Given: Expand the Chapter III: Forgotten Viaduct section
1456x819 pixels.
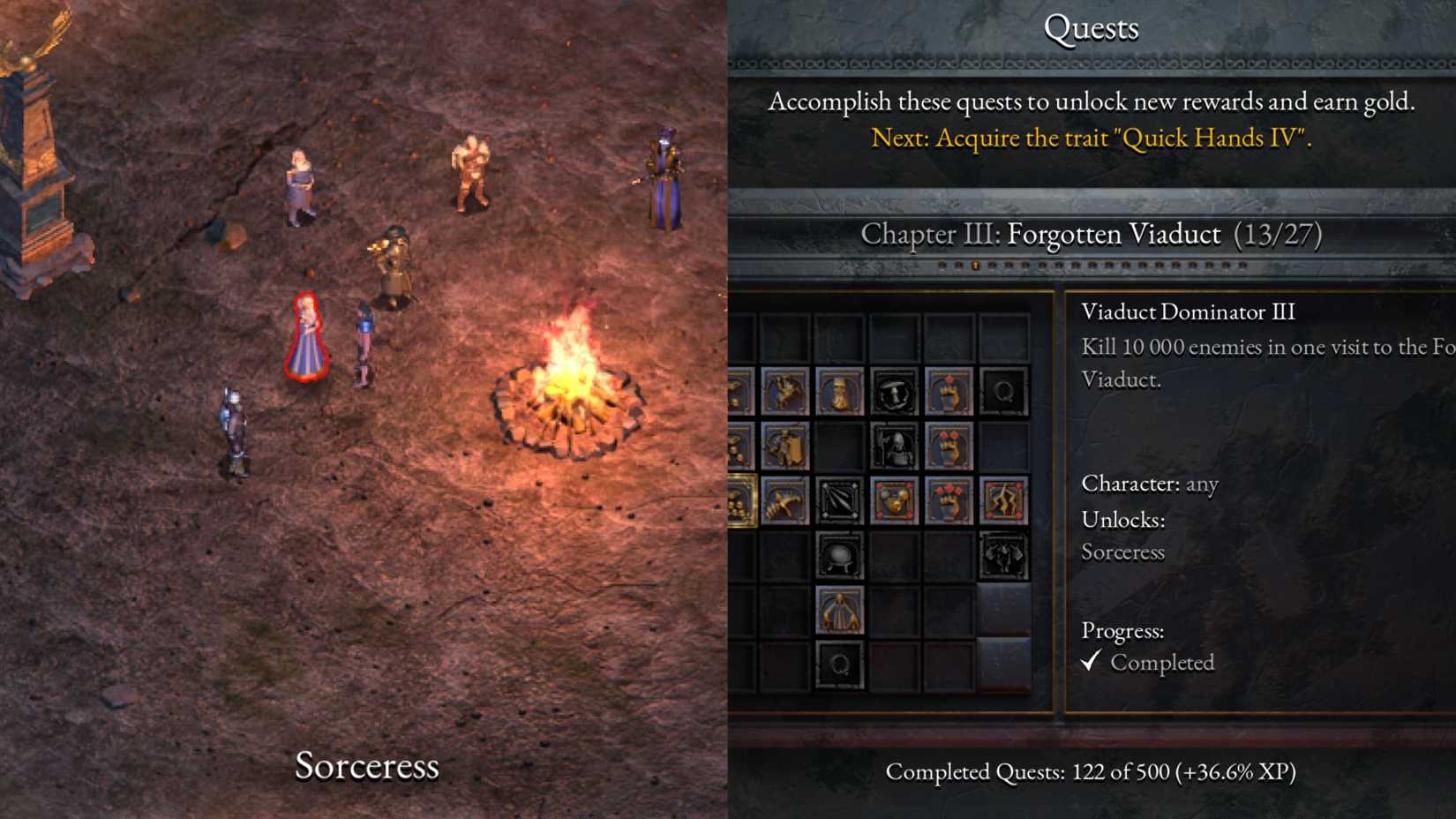Looking at the screenshot, I should (x=1092, y=235).
